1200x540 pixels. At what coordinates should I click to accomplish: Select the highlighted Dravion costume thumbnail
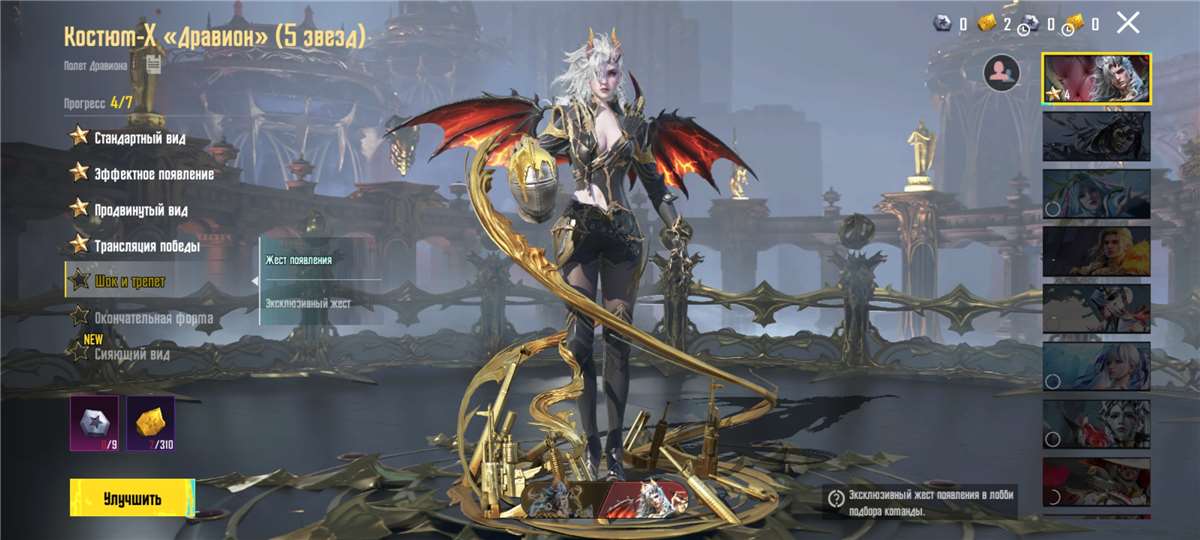click(x=1096, y=79)
